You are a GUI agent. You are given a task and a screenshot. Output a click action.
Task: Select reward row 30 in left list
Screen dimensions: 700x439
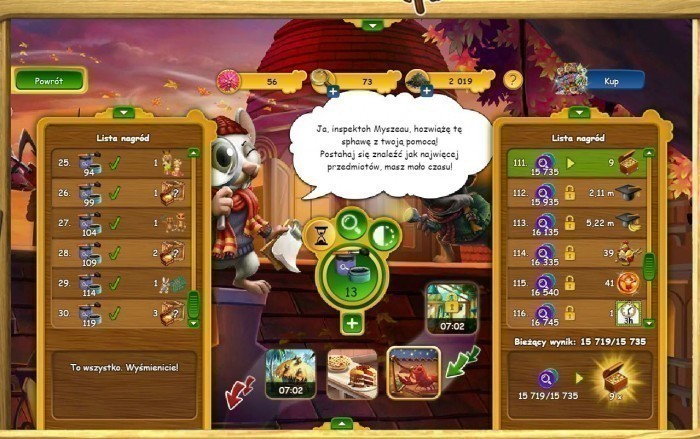click(117, 314)
